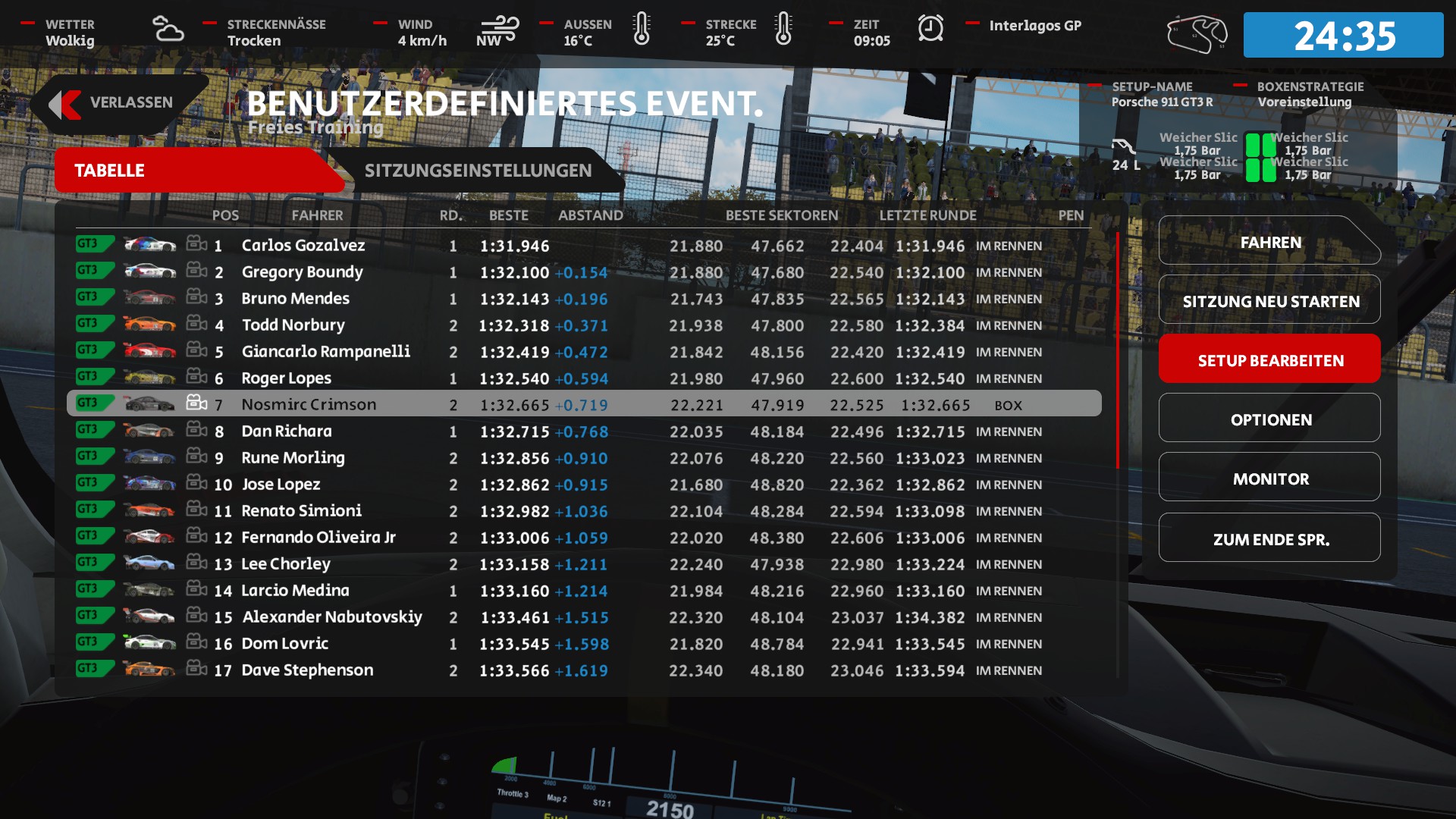Open SETUP BEARBEITEN

click(x=1269, y=361)
